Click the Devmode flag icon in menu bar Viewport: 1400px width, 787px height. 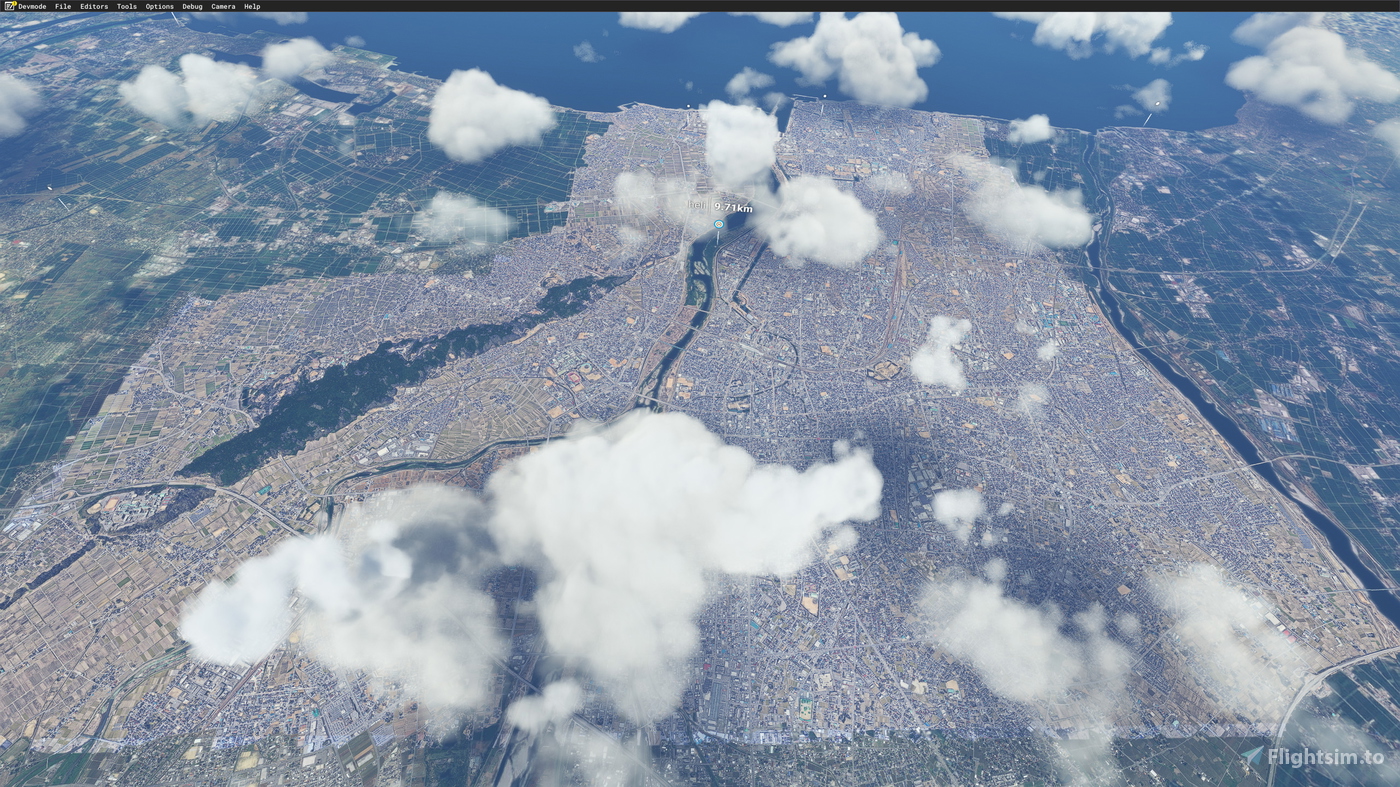(x=9, y=6)
